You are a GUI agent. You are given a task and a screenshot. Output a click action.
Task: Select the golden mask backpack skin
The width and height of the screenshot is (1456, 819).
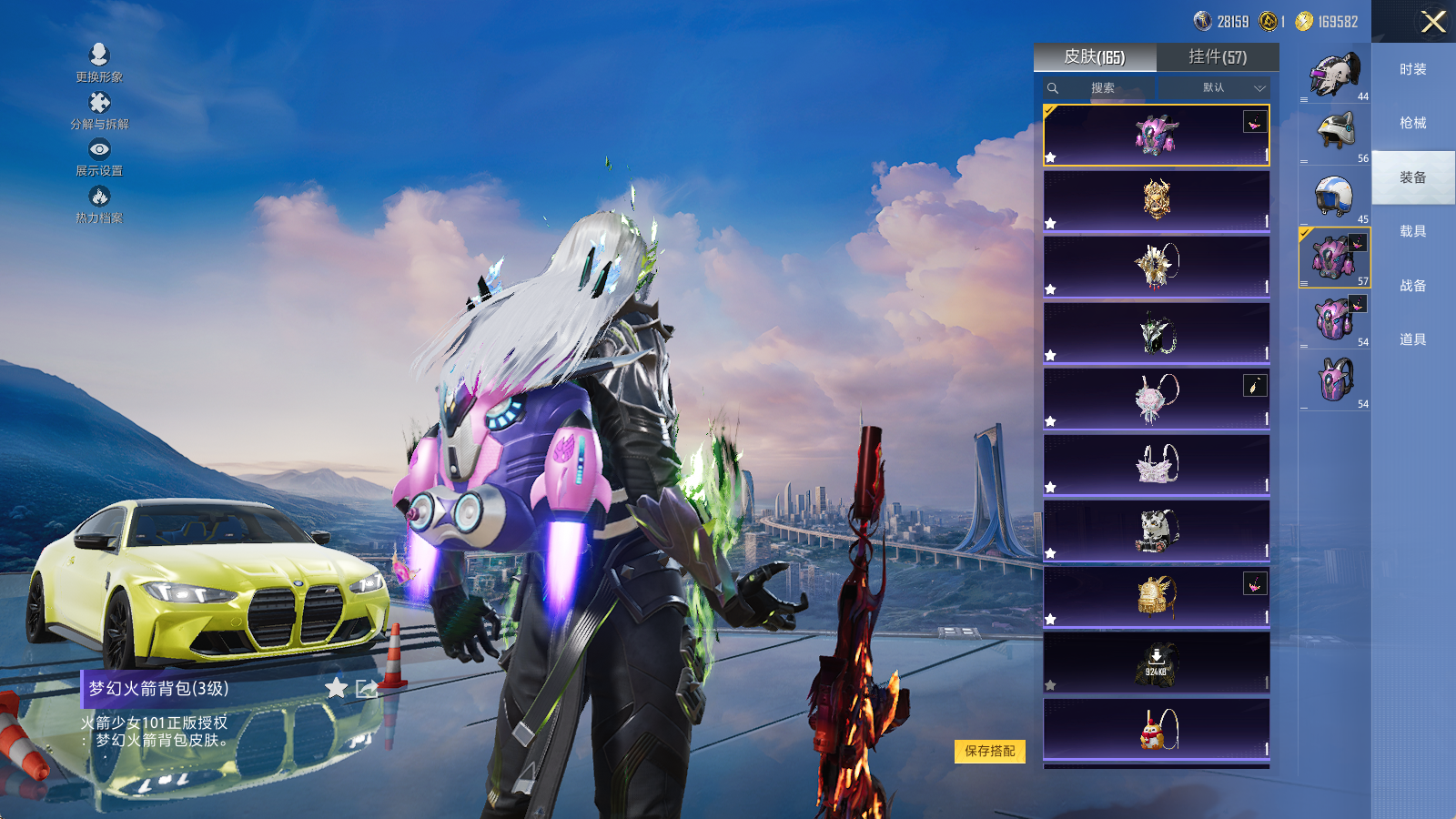click(1156, 200)
